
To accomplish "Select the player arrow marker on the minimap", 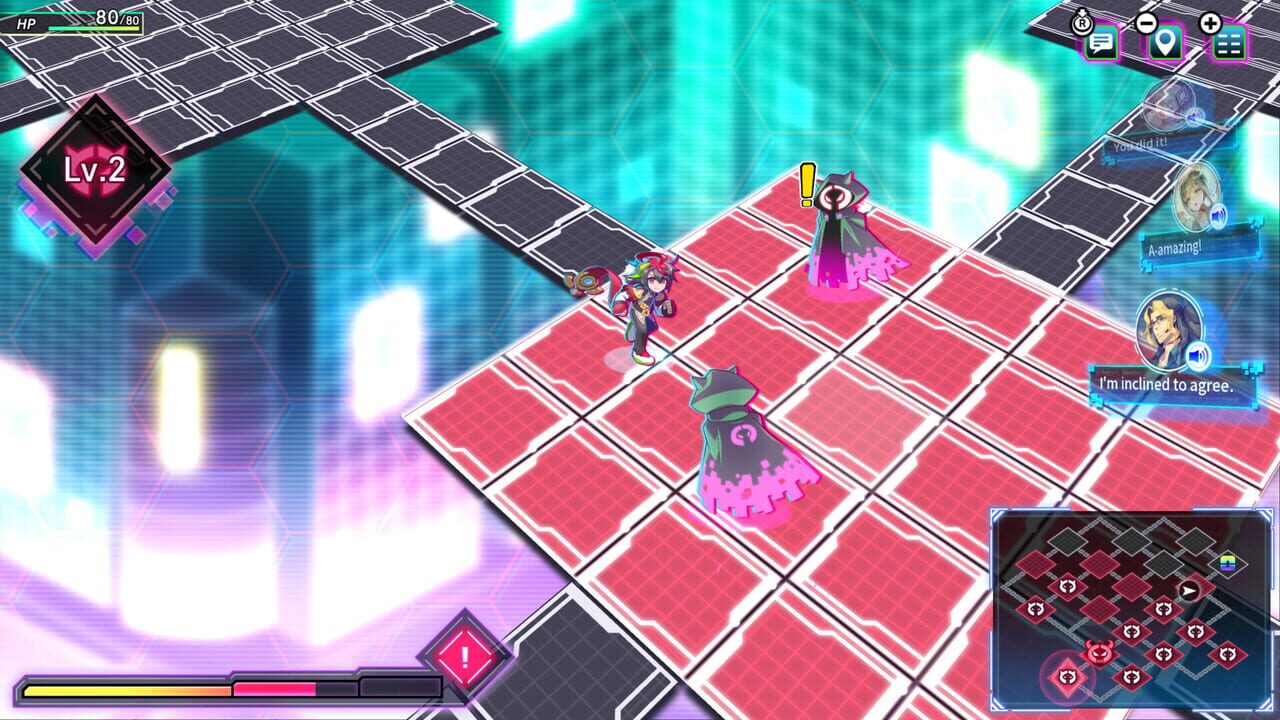I will click(1188, 591).
